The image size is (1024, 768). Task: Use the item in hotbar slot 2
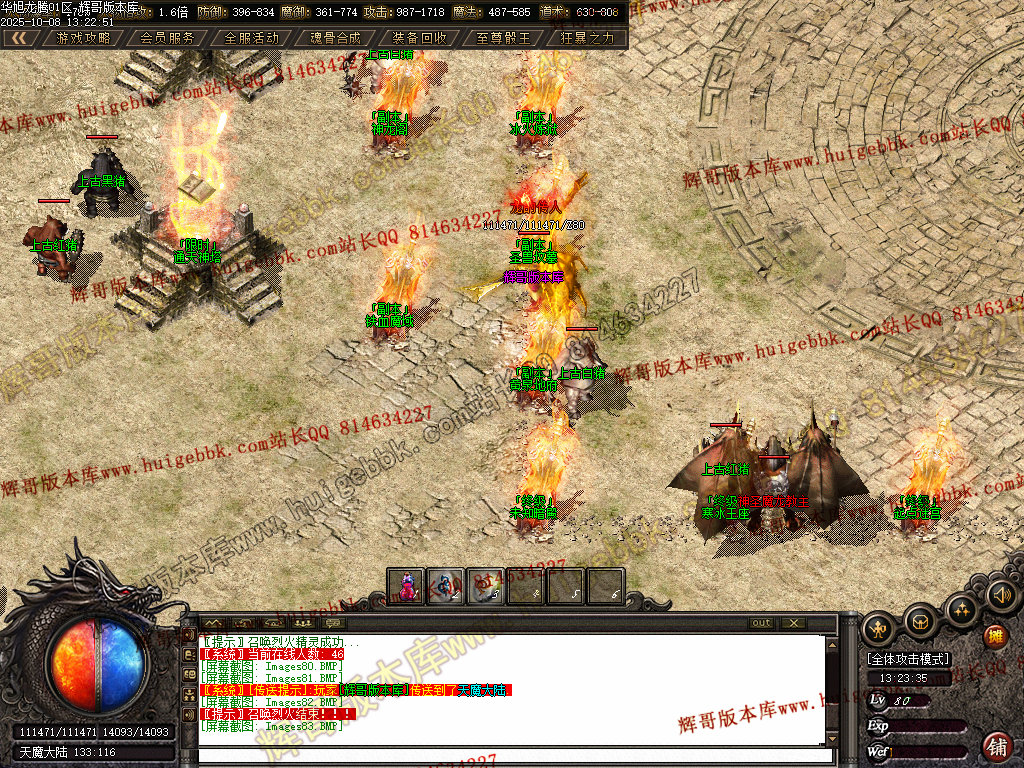pos(446,587)
